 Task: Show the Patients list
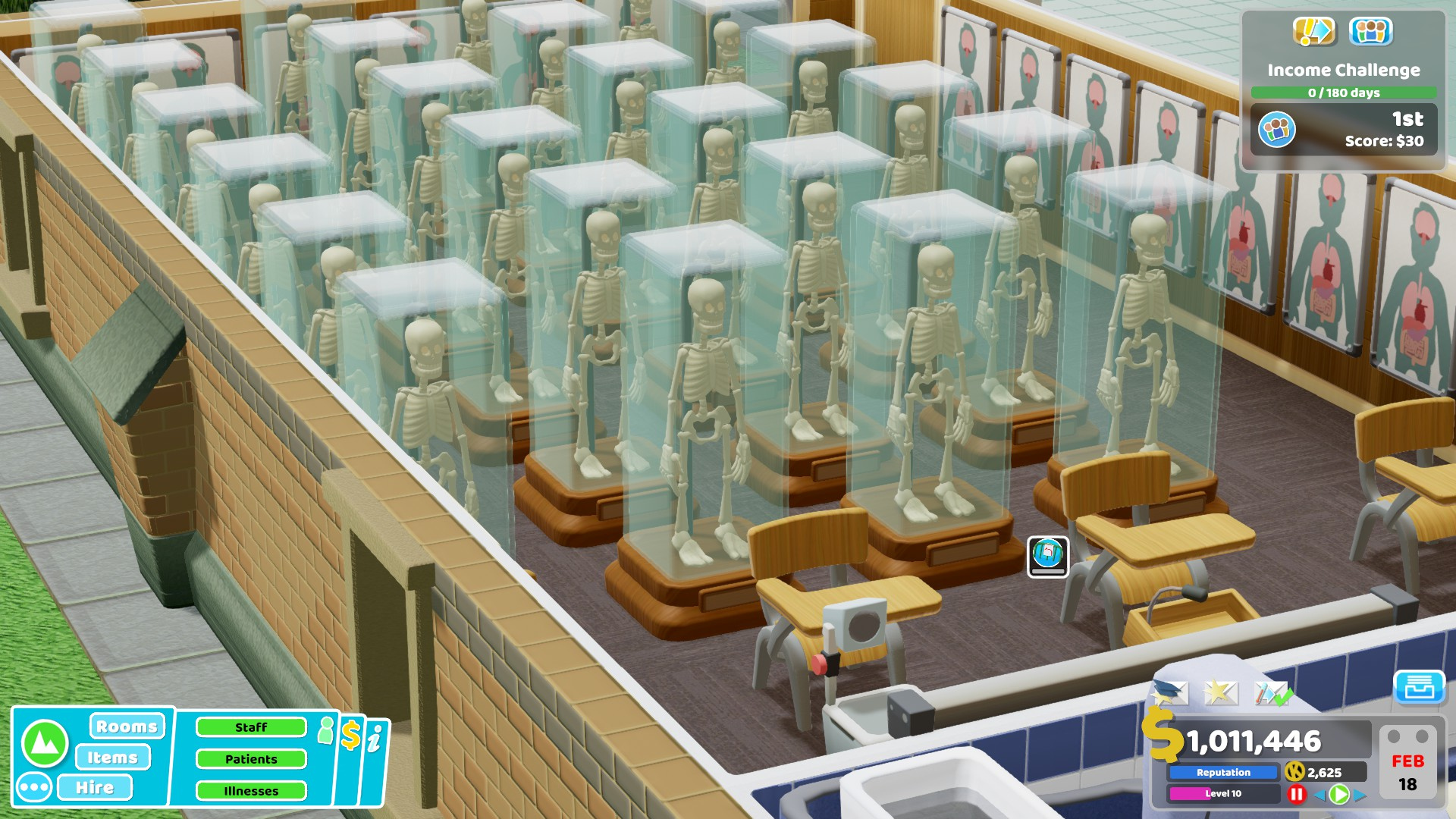tap(251, 759)
